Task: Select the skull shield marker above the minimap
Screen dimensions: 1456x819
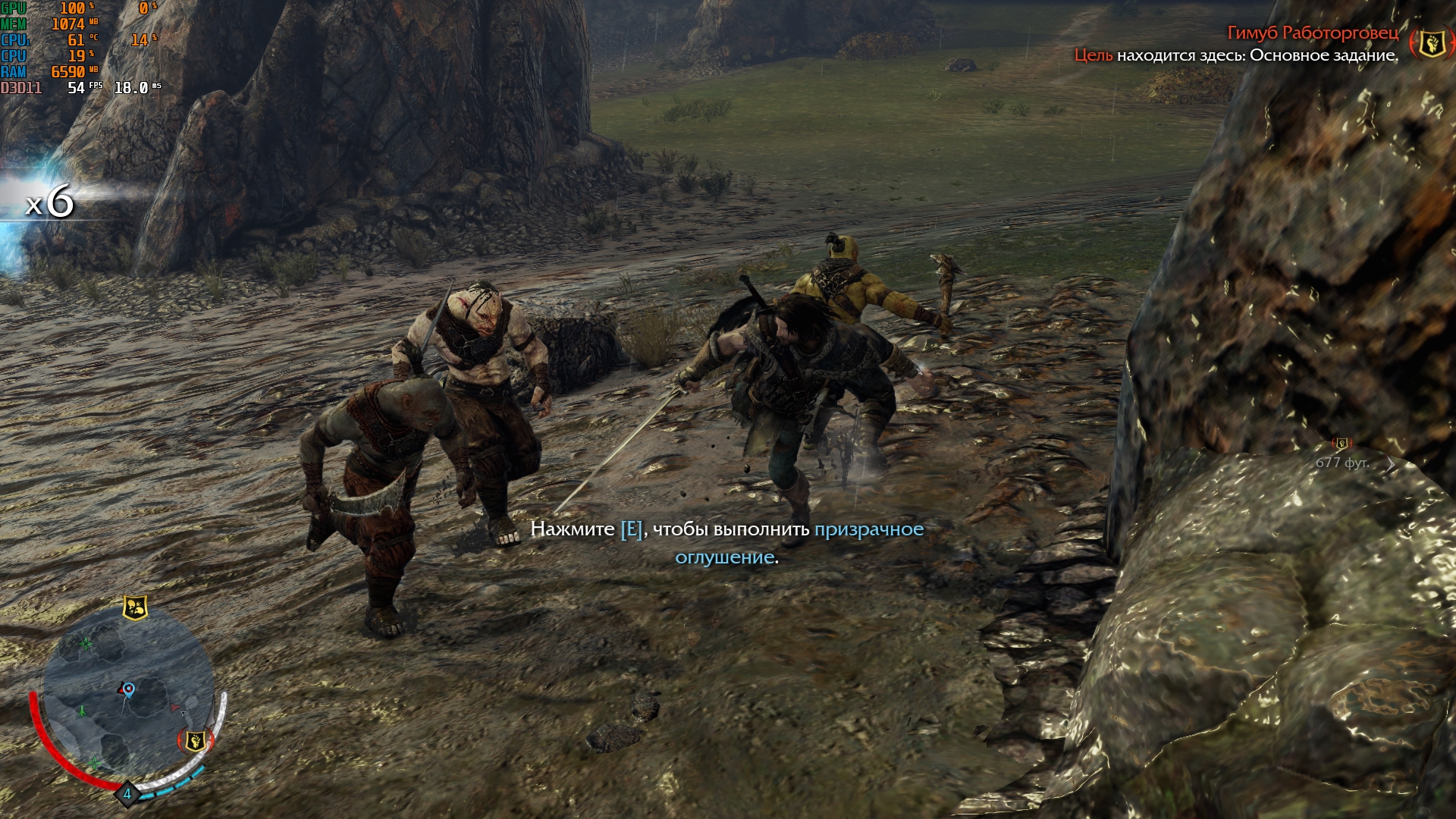Action: (135, 607)
